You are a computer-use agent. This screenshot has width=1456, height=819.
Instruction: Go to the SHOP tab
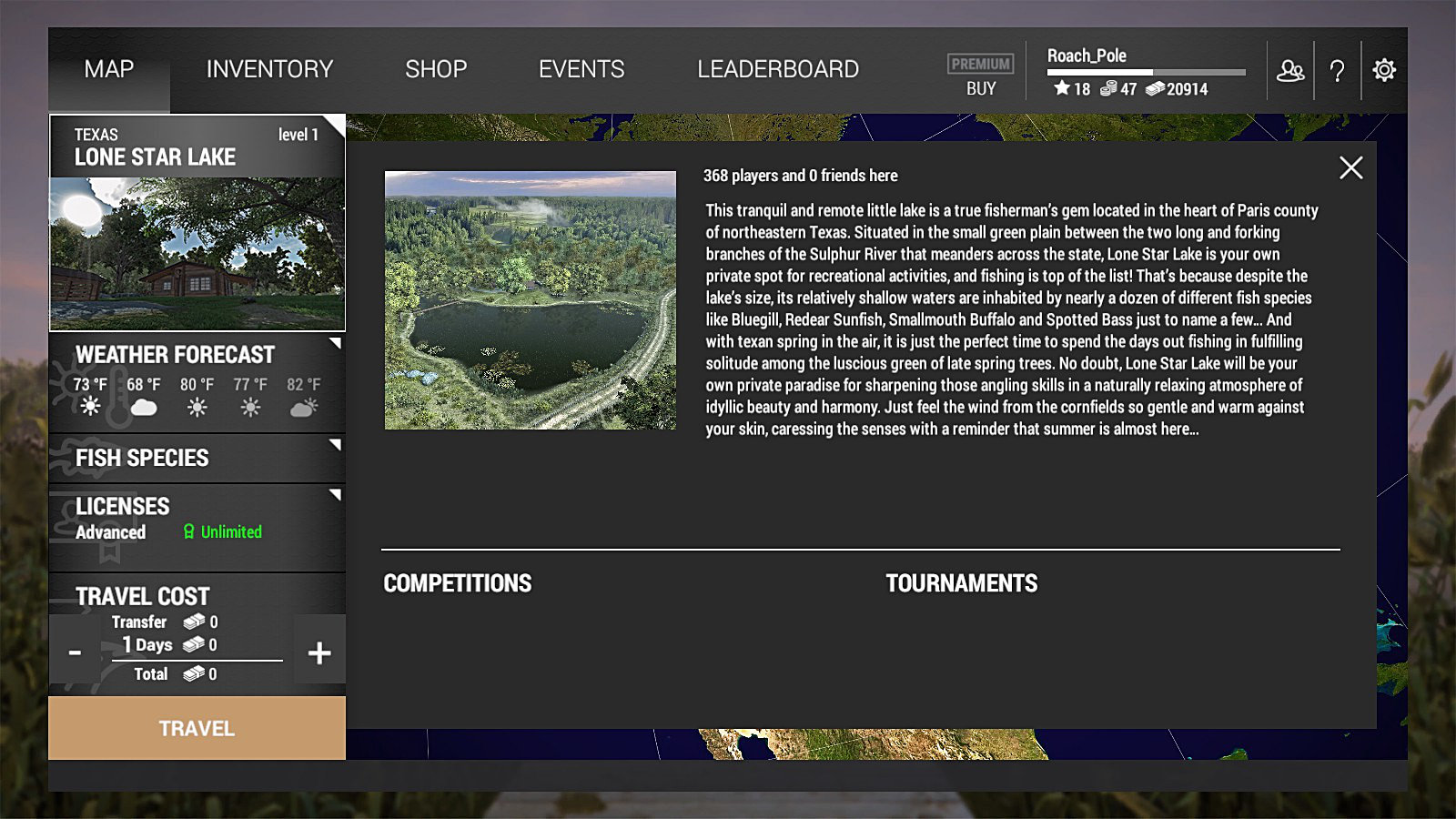pos(436,69)
